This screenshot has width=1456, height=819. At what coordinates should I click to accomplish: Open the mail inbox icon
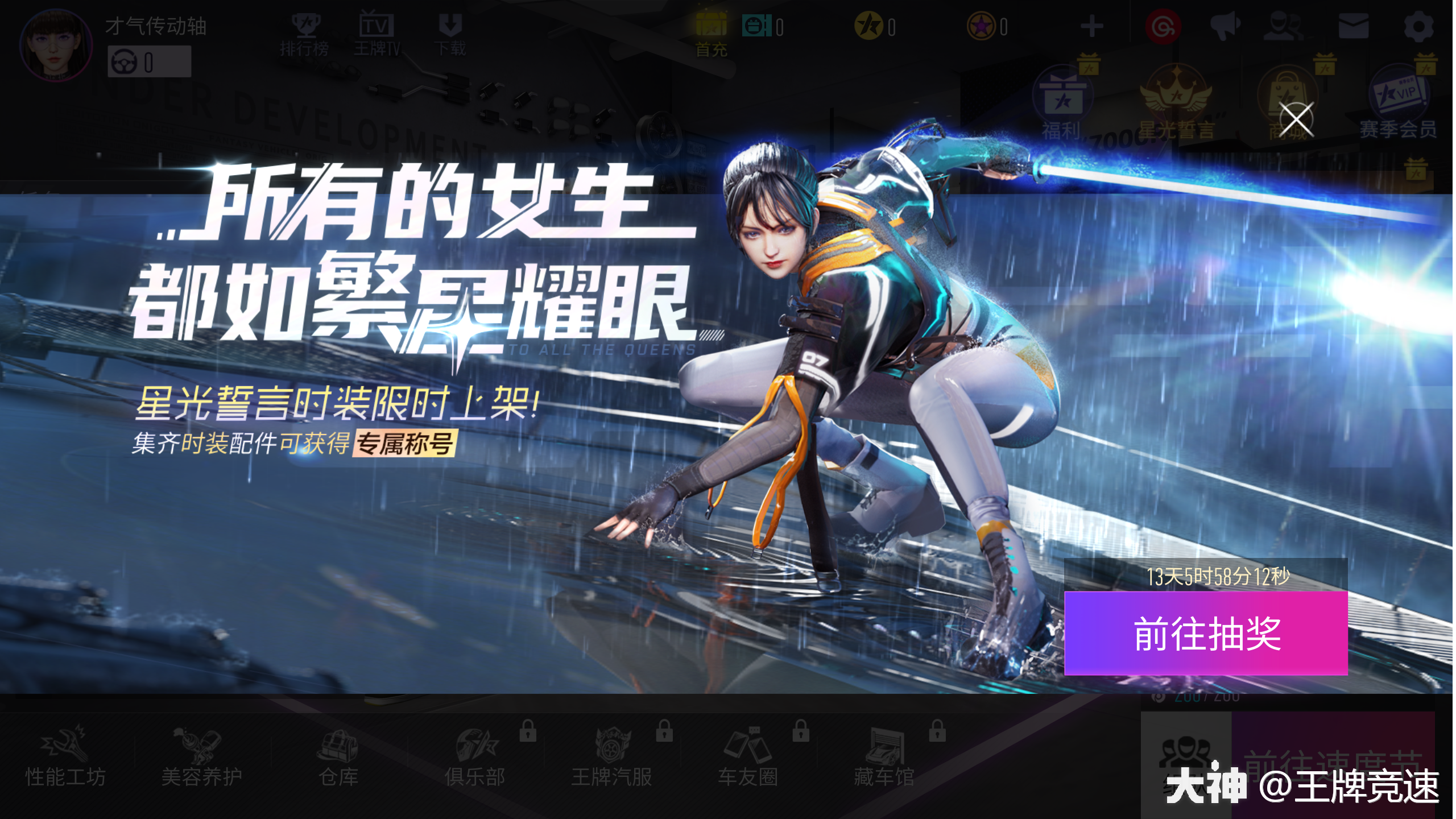click(1353, 26)
